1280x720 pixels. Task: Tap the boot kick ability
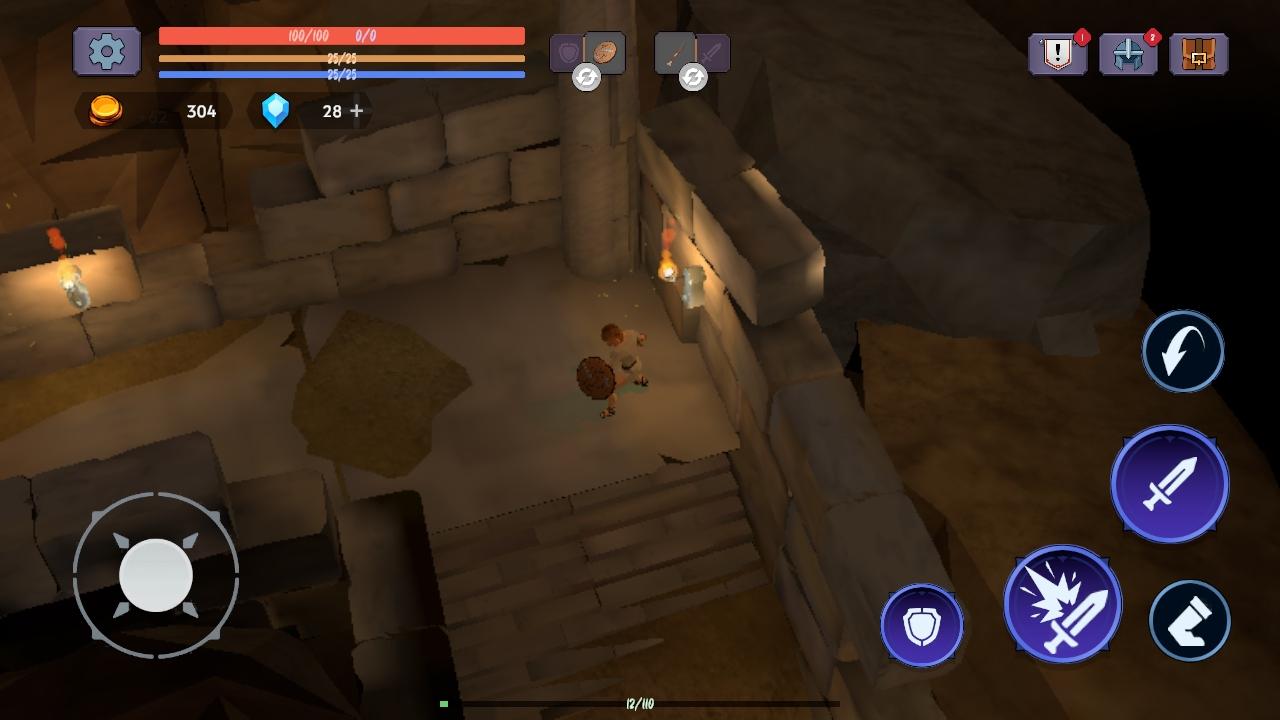point(1189,621)
